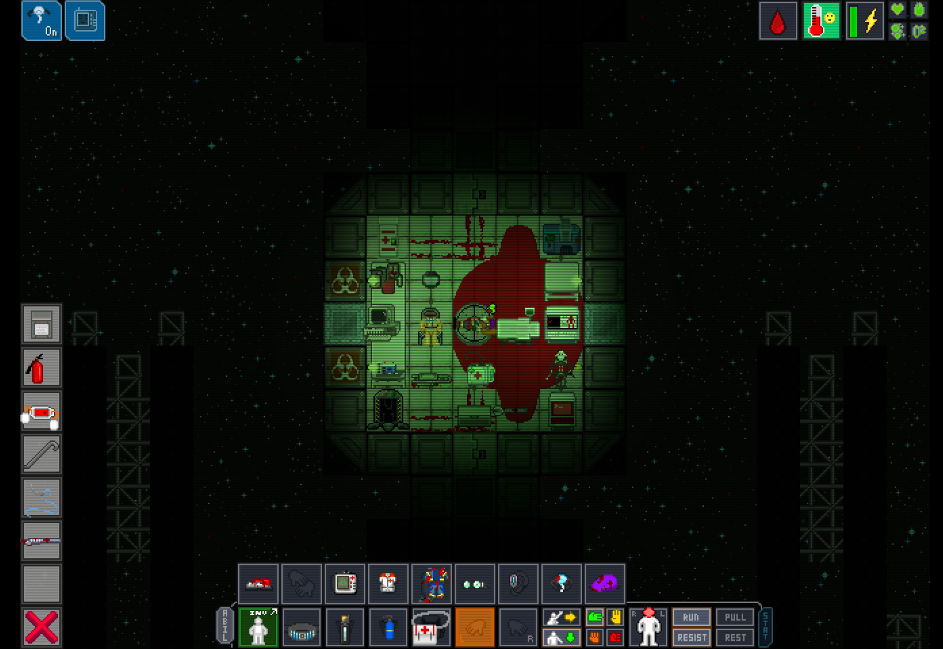Select the purple gloves slot
Image resolution: width=943 pixels, height=649 pixels.
point(605,584)
